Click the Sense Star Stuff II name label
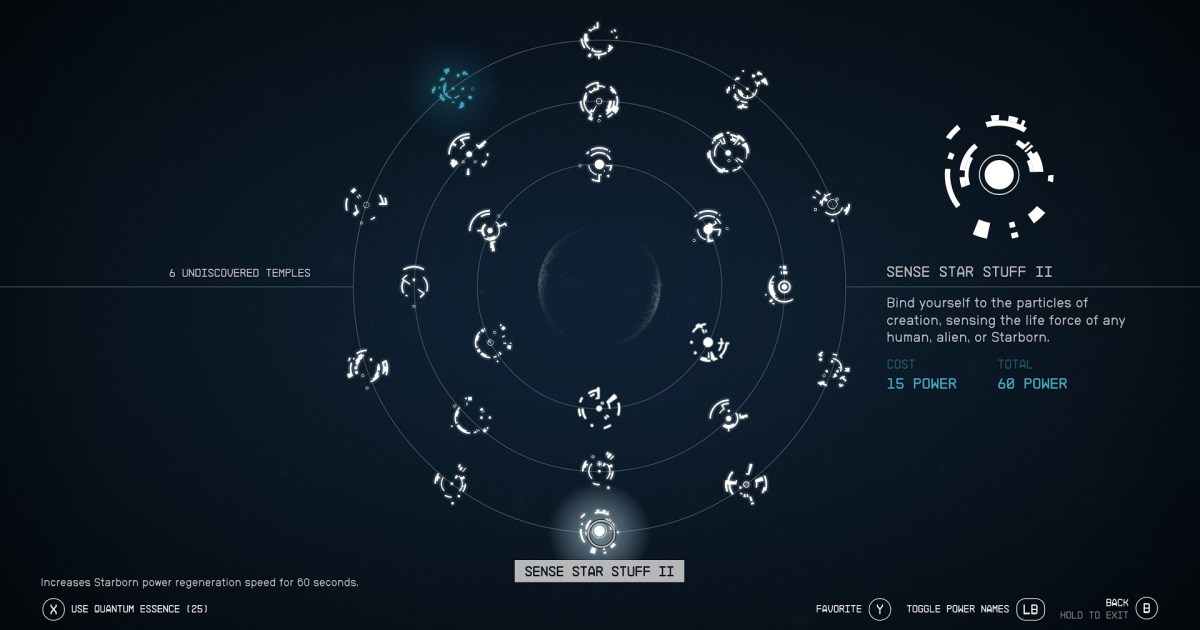1200x630 pixels. 599,571
